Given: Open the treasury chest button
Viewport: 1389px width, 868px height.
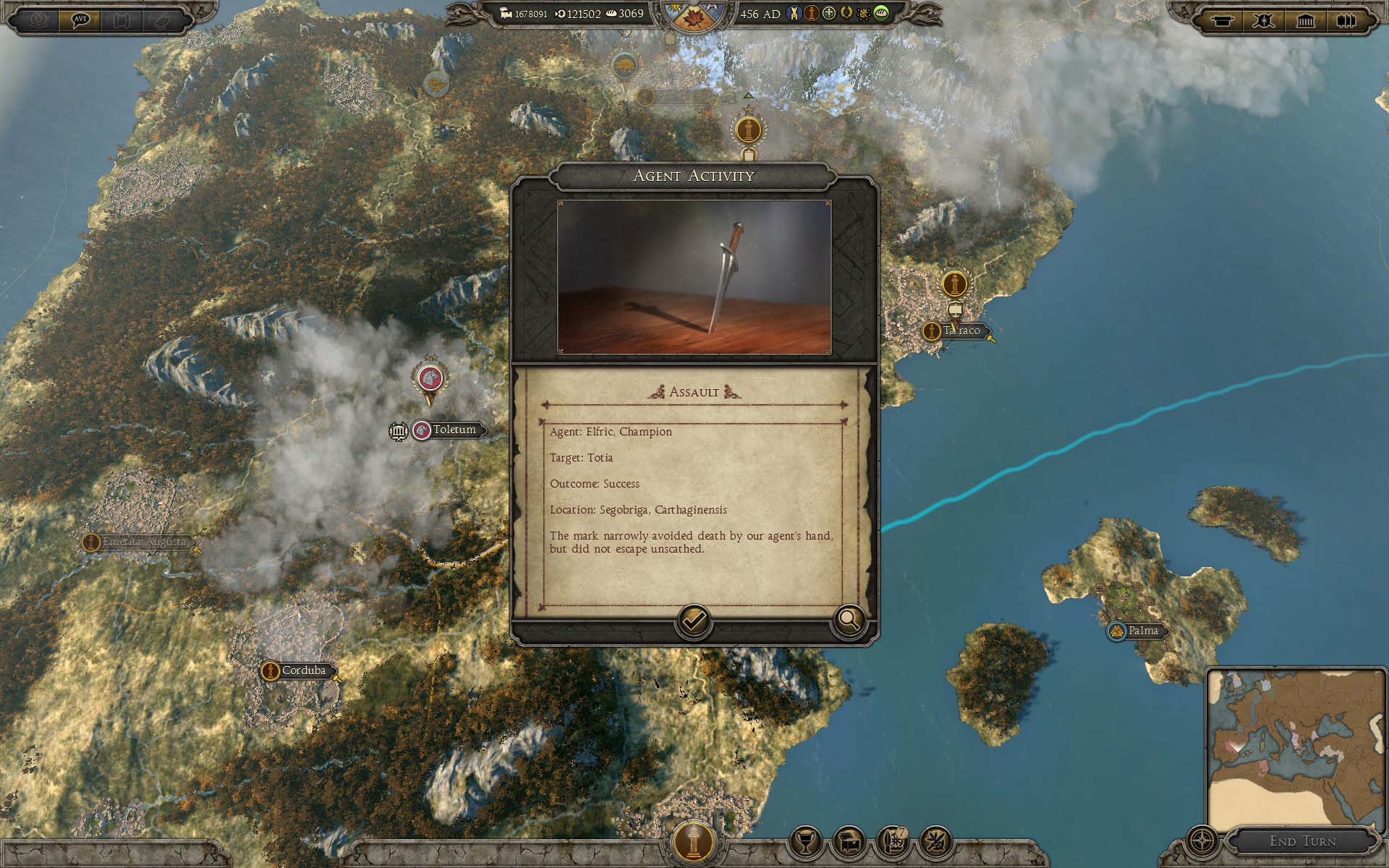Looking at the screenshot, I should (x=849, y=841).
